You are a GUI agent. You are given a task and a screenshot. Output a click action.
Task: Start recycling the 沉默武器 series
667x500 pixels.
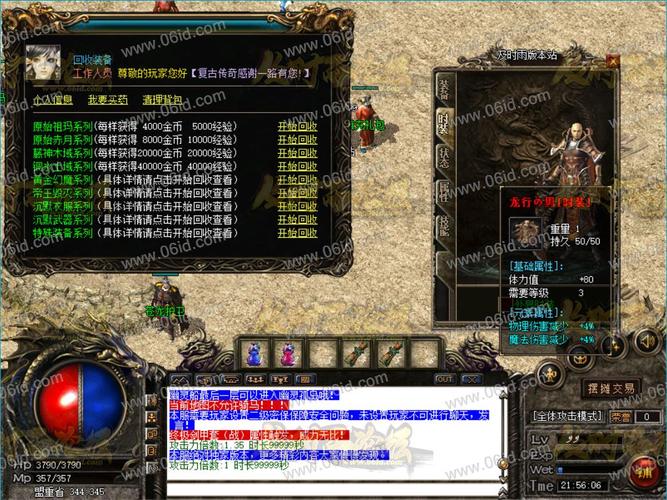click(x=297, y=219)
